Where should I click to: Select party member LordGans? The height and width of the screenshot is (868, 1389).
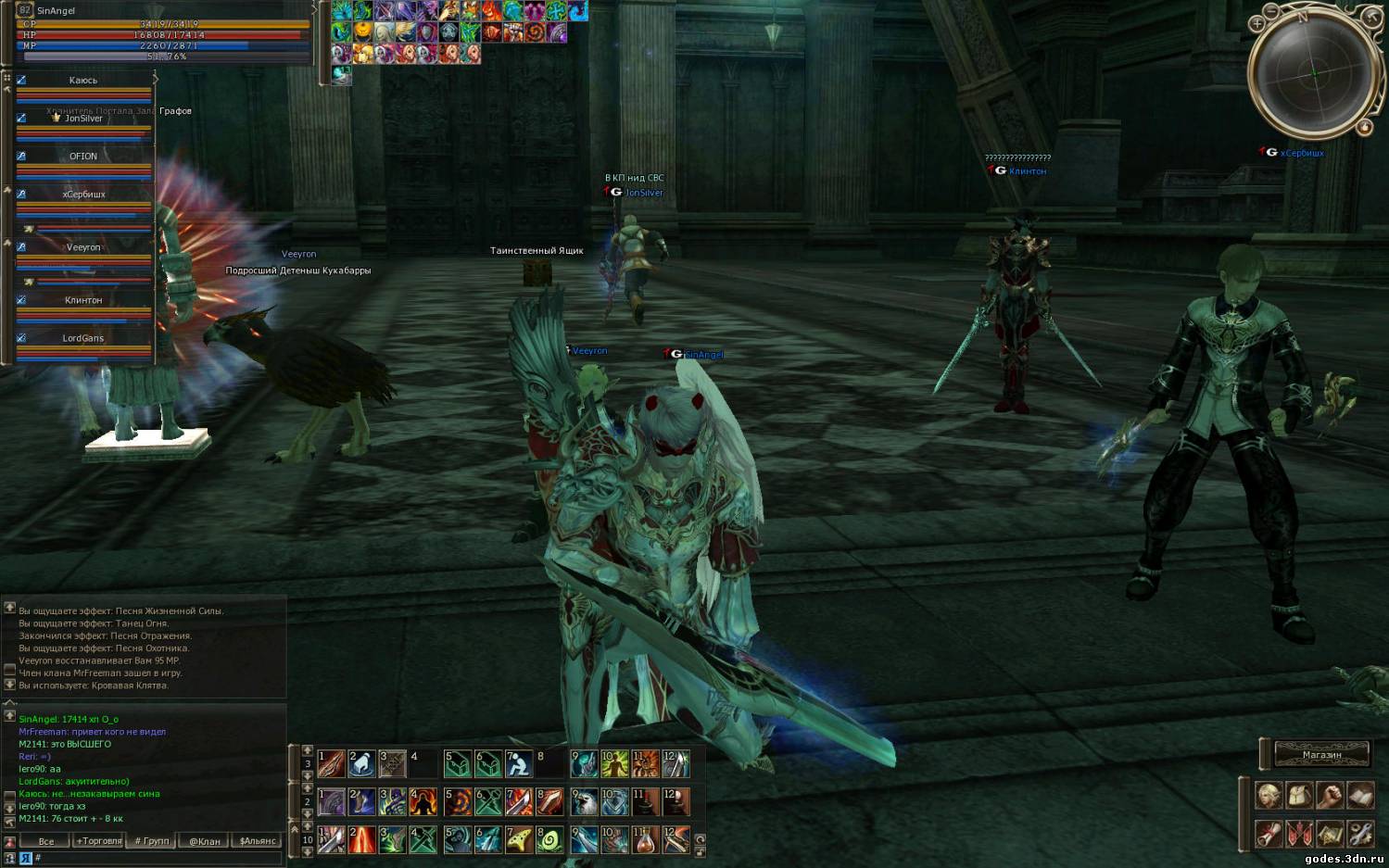[83, 339]
